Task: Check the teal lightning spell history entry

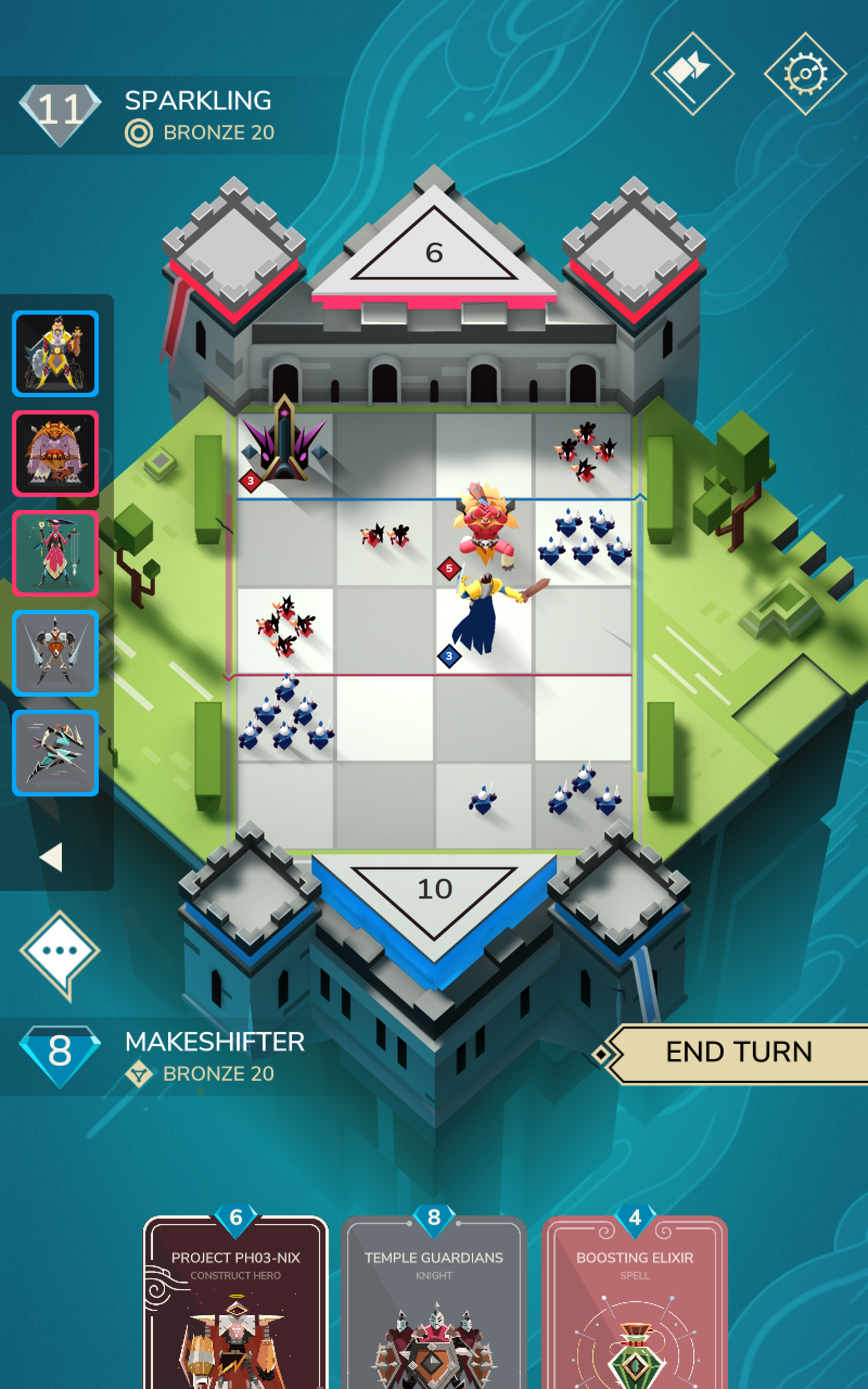Action: (56, 753)
